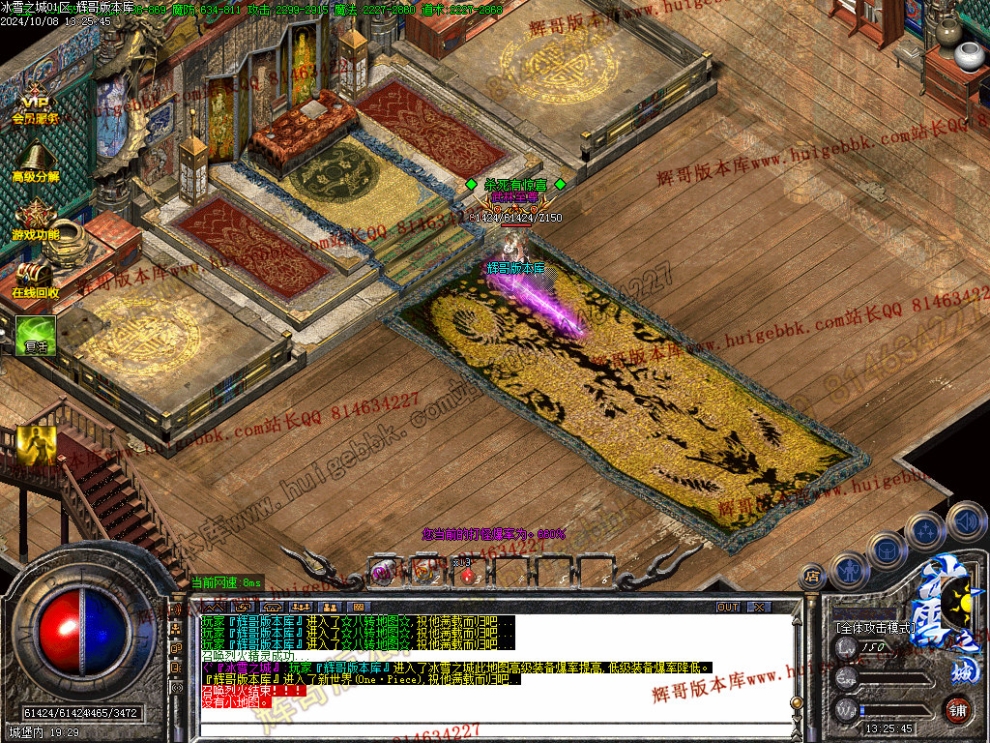Viewport: 990px width, 743px height.
Task: Select the purple orb hotbar item
Action: pyautogui.click(x=382, y=572)
